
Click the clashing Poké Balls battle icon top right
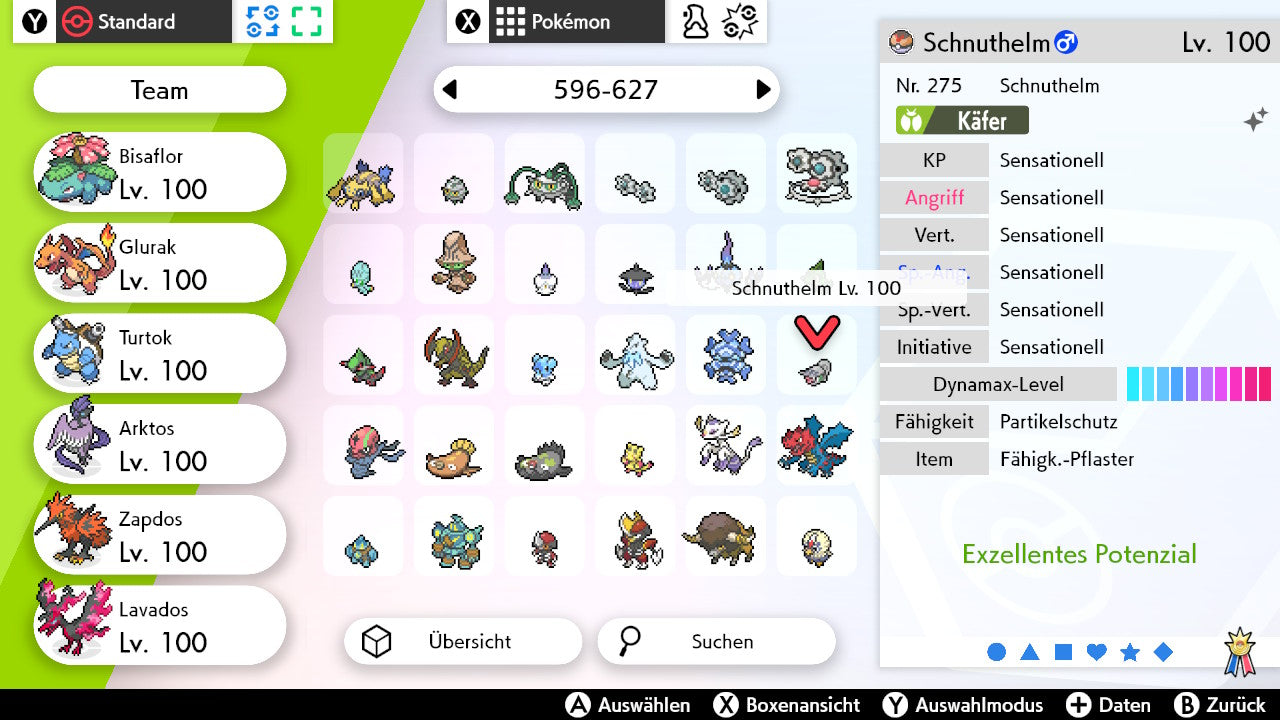[742, 20]
